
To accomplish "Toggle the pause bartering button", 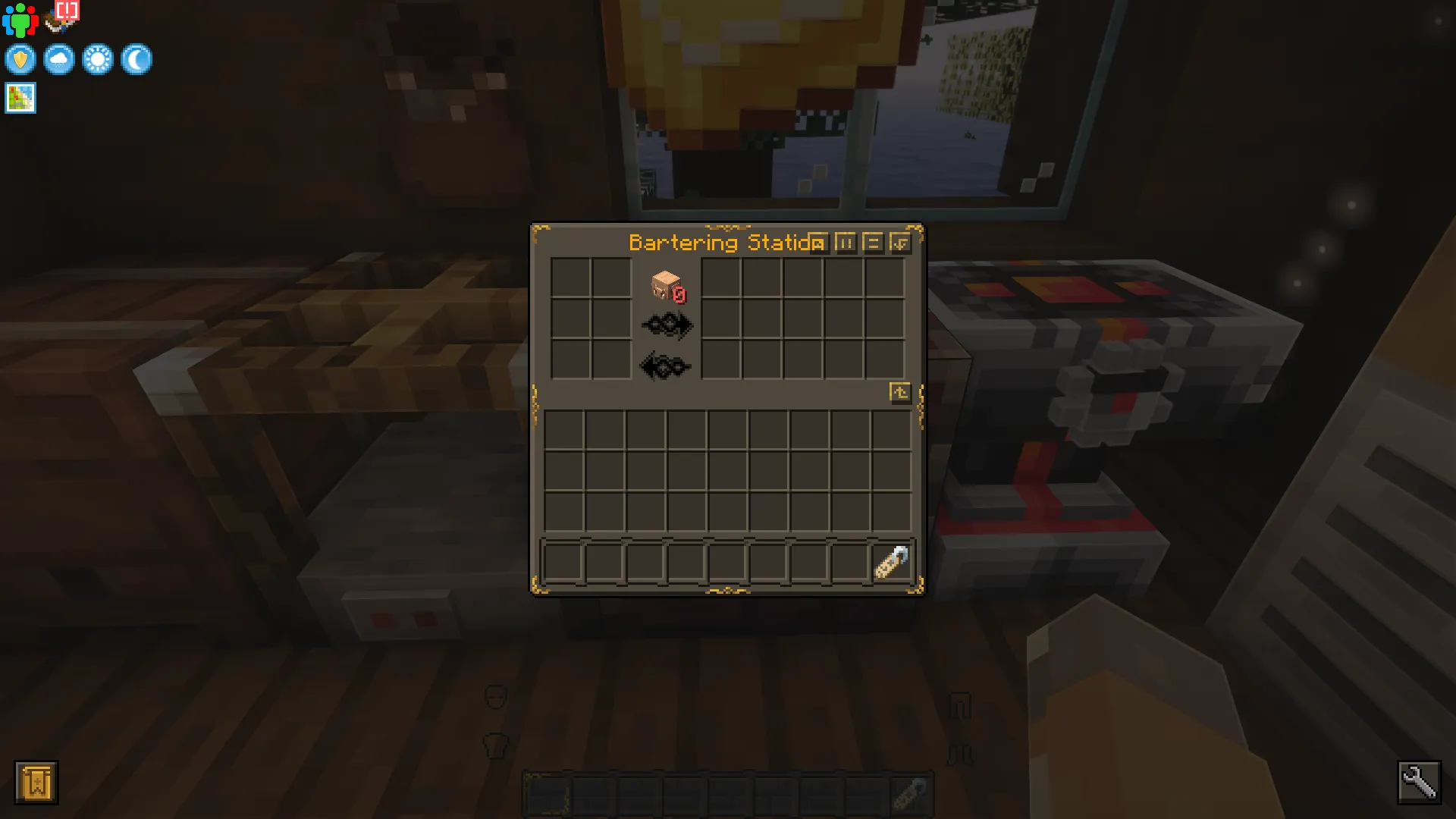I will (846, 243).
